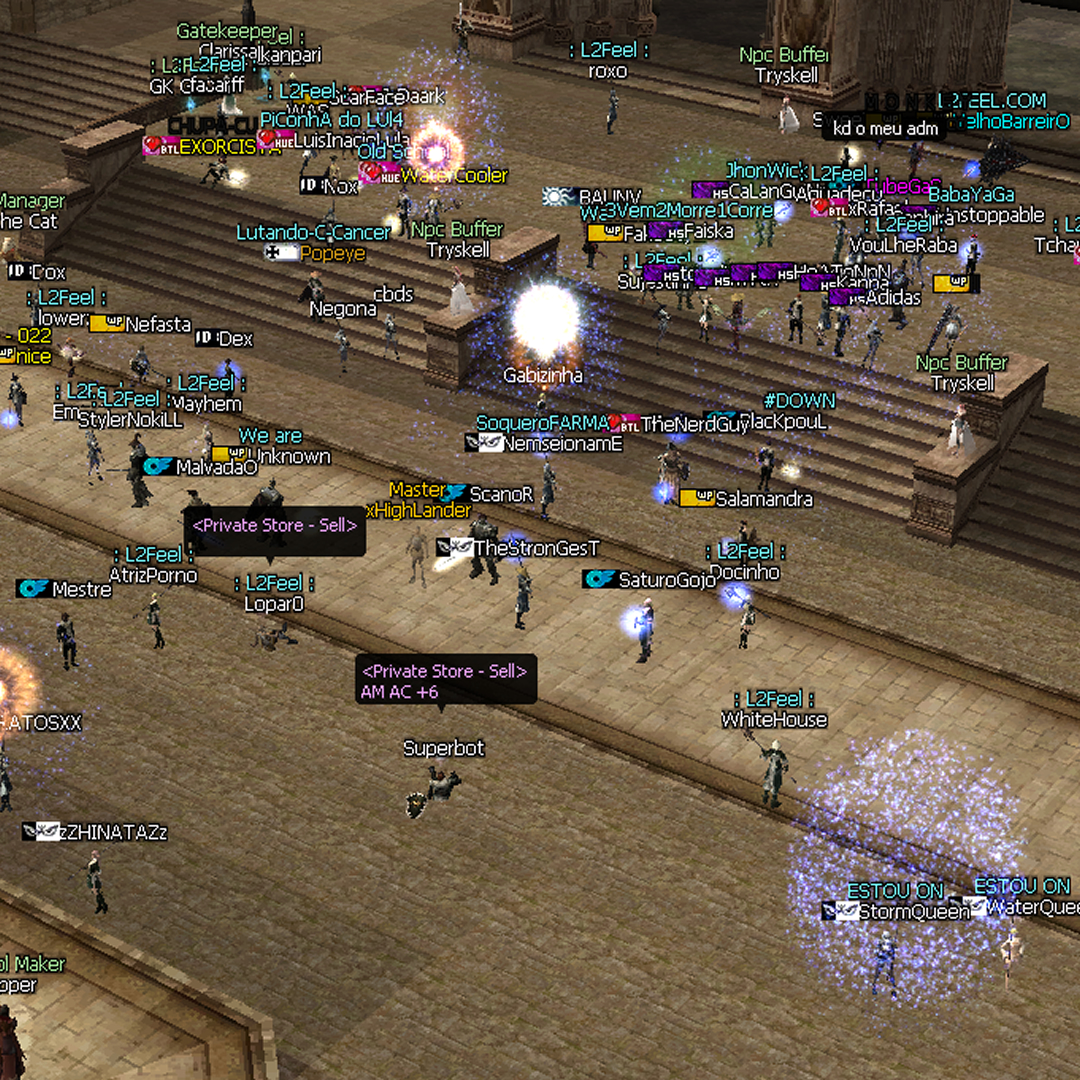The height and width of the screenshot is (1080, 1080).
Task: Open the "AM AC +6" private store sign
Action: point(445,681)
